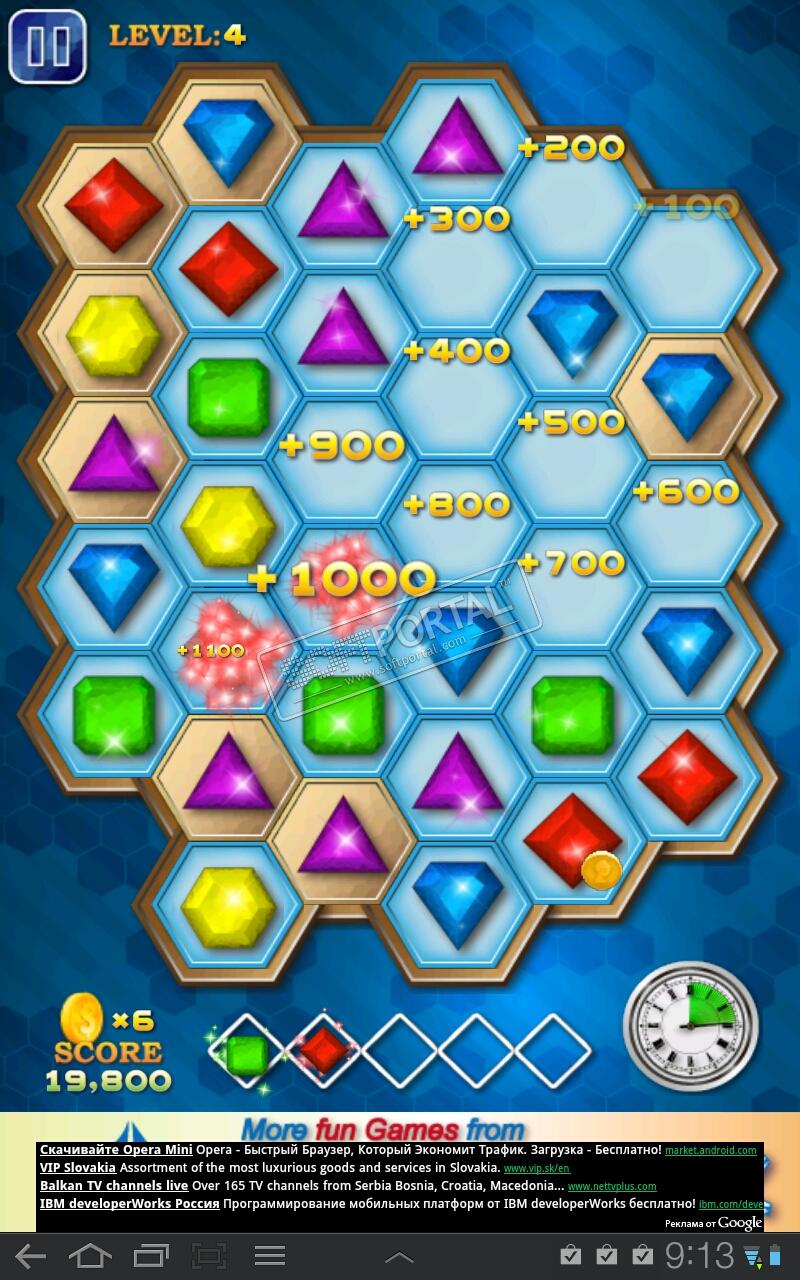This screenshot has height=1280, width=800.
Task: Choose the red gem on the tan hexagon
Action: (x=114, y=206)
